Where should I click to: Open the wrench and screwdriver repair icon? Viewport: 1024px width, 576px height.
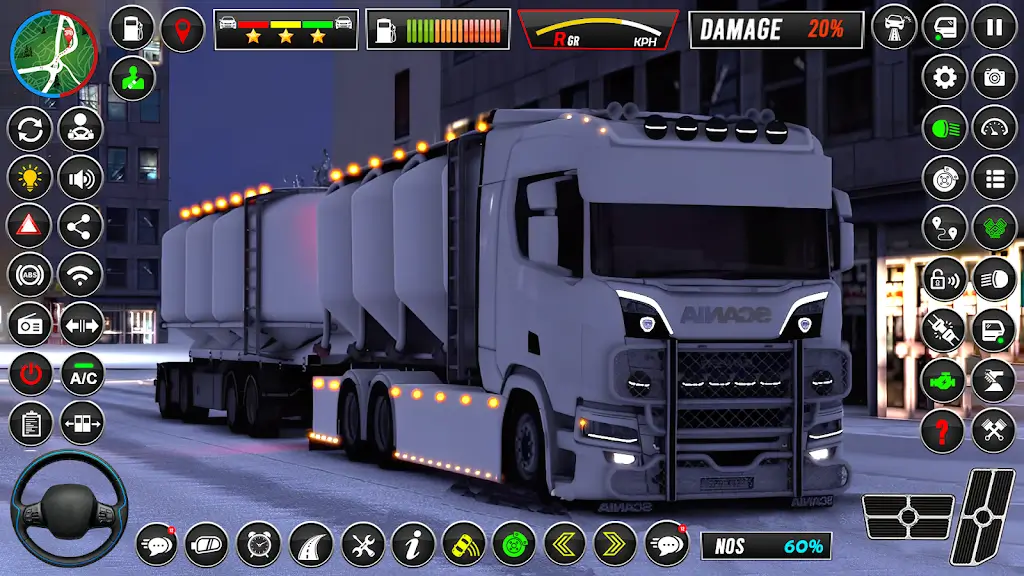[x=362, y=545]
